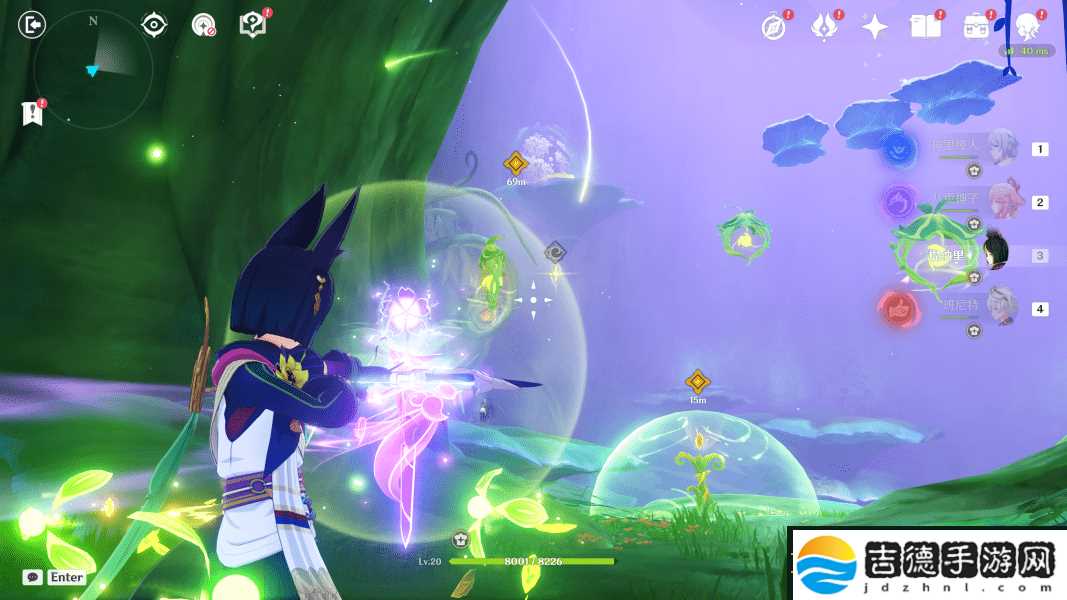Switch to the grey-haired character in slot 4
1067x600 pixels.
click(1001, 306)
